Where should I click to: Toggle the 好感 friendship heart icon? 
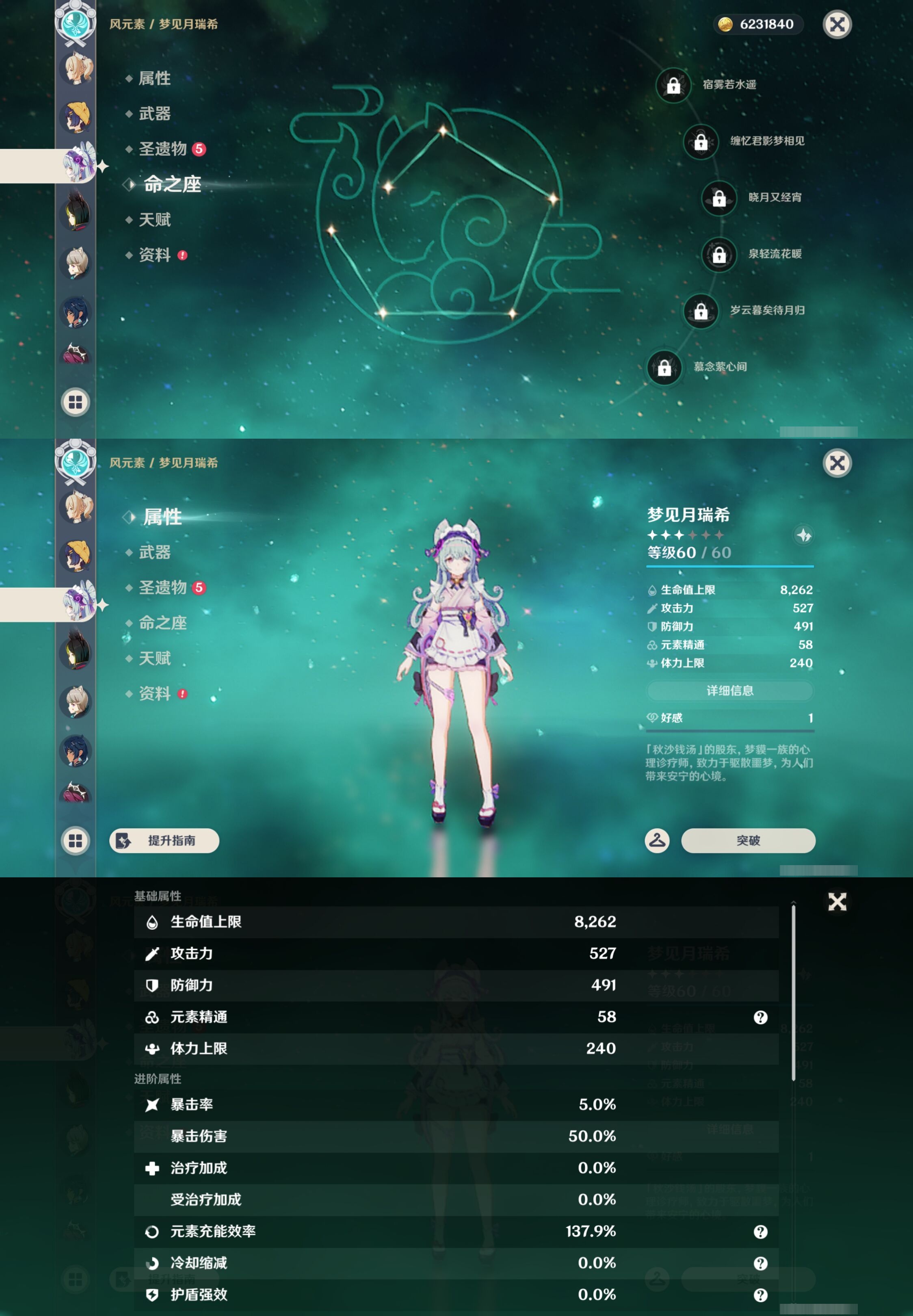tap(653, 719)
